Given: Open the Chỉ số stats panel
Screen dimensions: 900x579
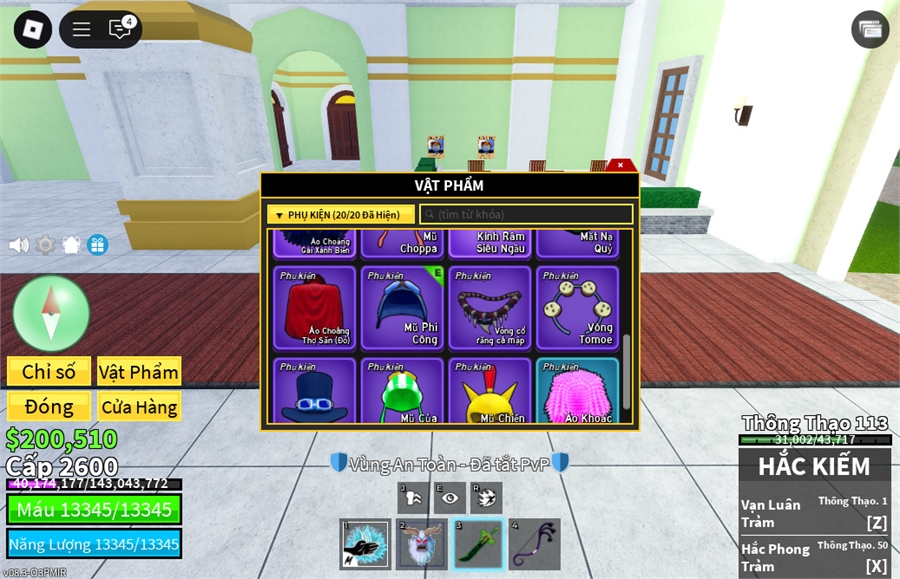Looking at the screenshot, I should pos(49,371).
